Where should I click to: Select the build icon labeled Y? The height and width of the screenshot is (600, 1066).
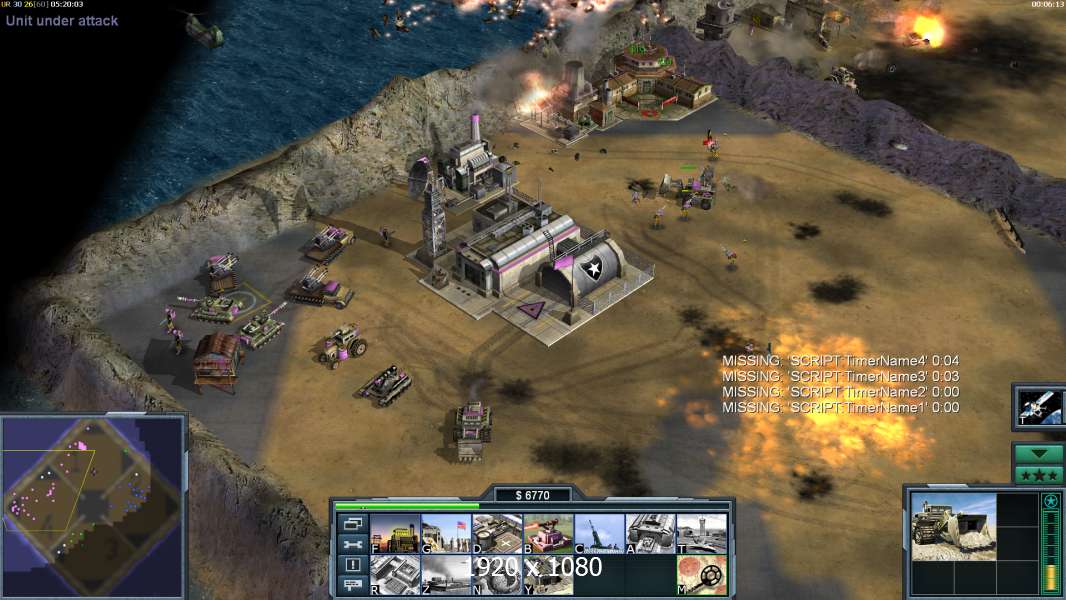click(x=548, y=575)
